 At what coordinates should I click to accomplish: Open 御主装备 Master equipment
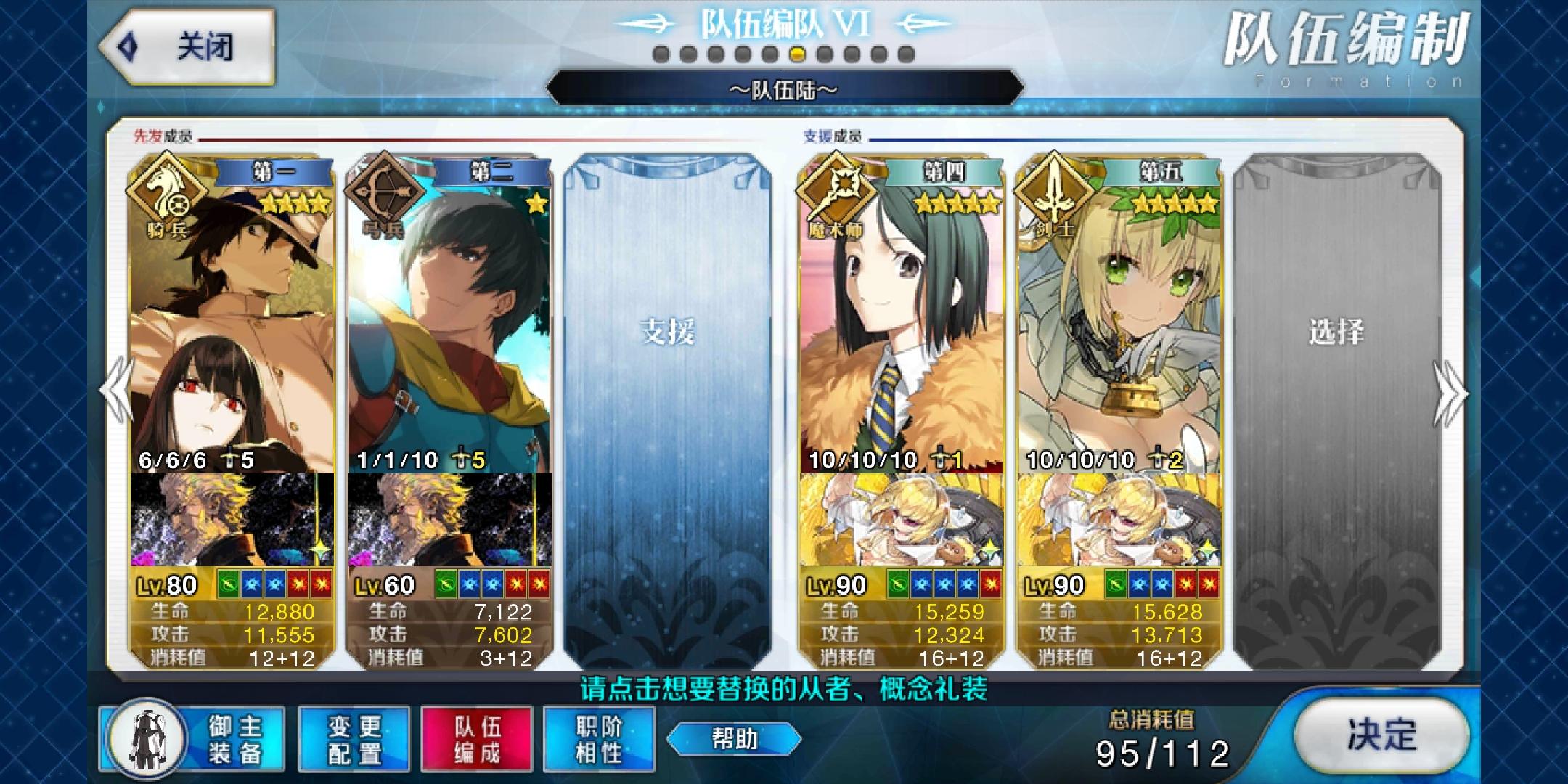[192, 739]
